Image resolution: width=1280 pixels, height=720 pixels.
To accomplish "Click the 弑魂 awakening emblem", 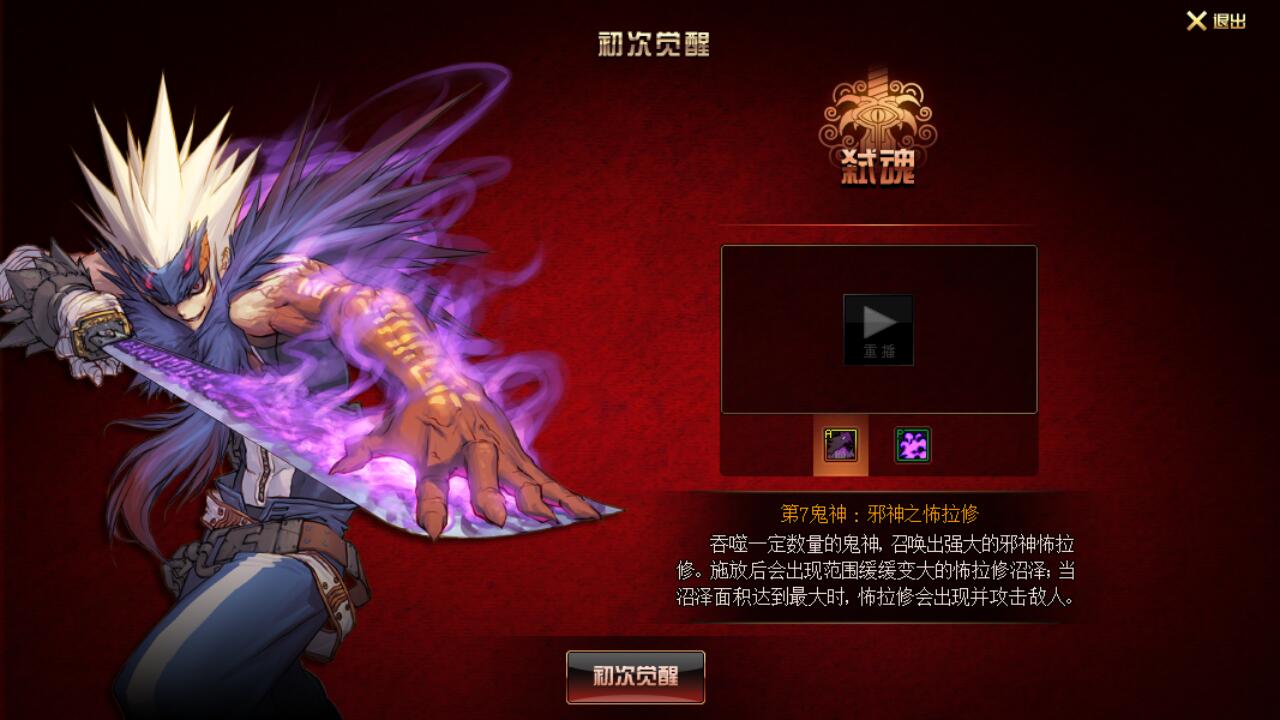I will tap(880, 130).
